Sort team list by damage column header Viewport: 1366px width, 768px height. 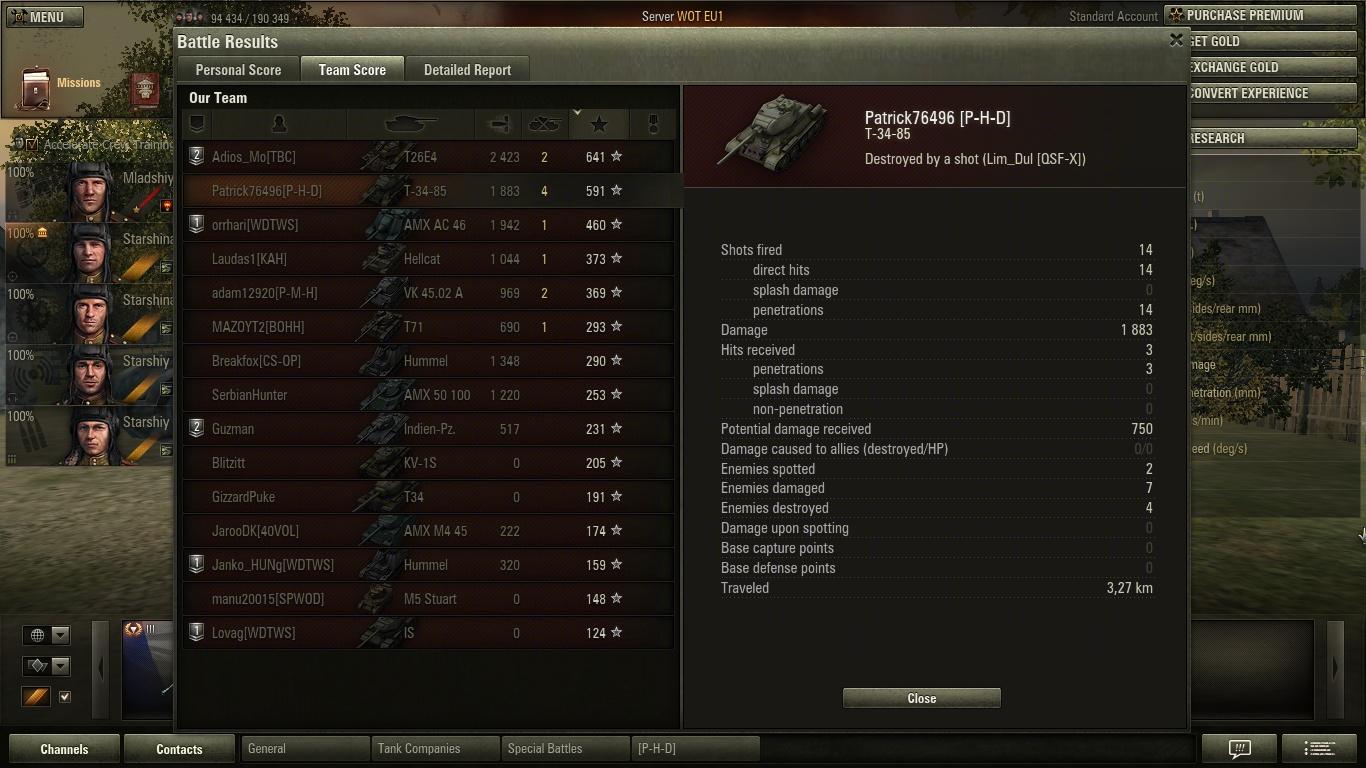click(500, 124)
